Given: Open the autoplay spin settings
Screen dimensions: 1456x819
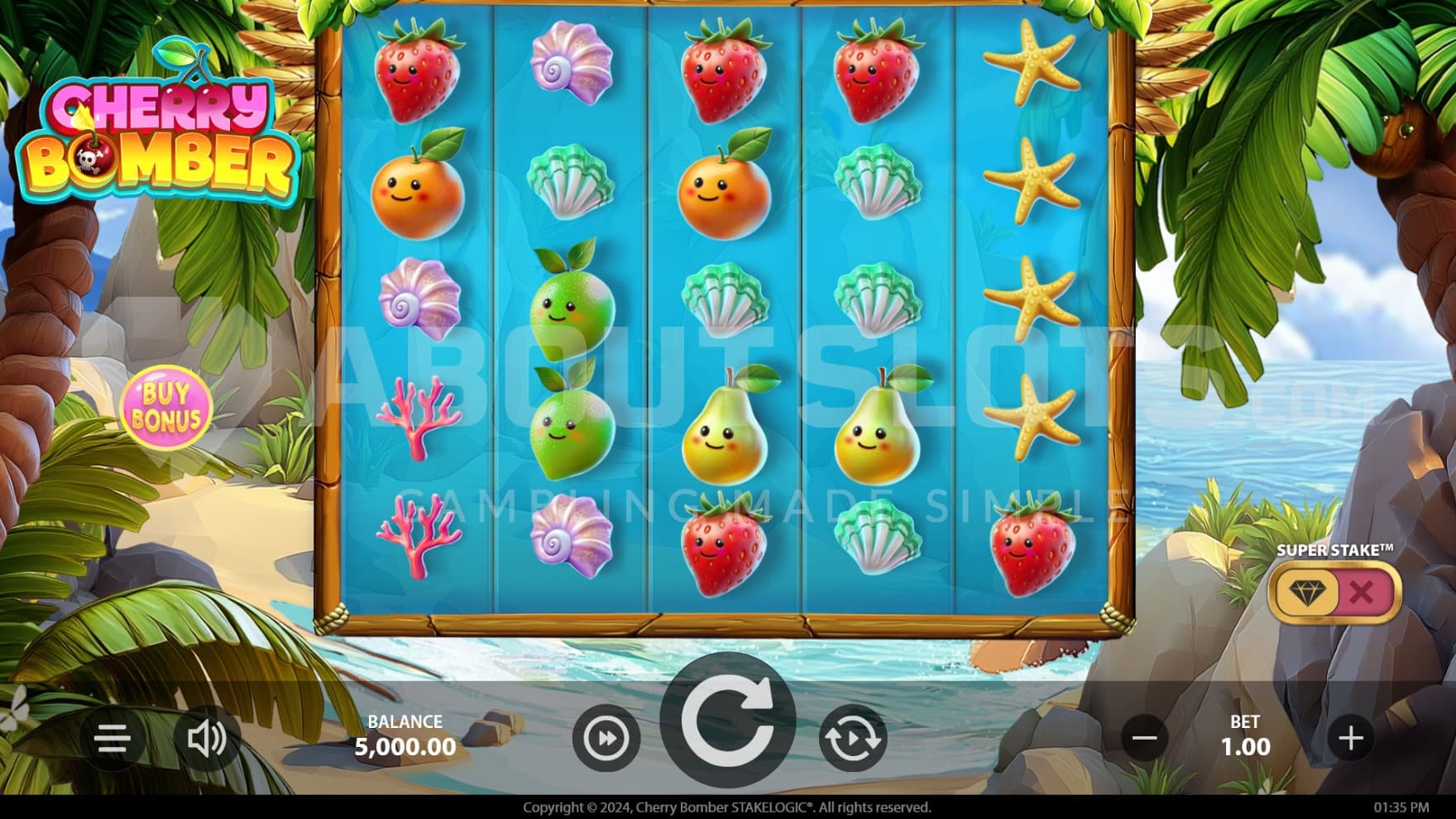Looking at the screenshot, I should pyautogui.click(x=852, y=738).
